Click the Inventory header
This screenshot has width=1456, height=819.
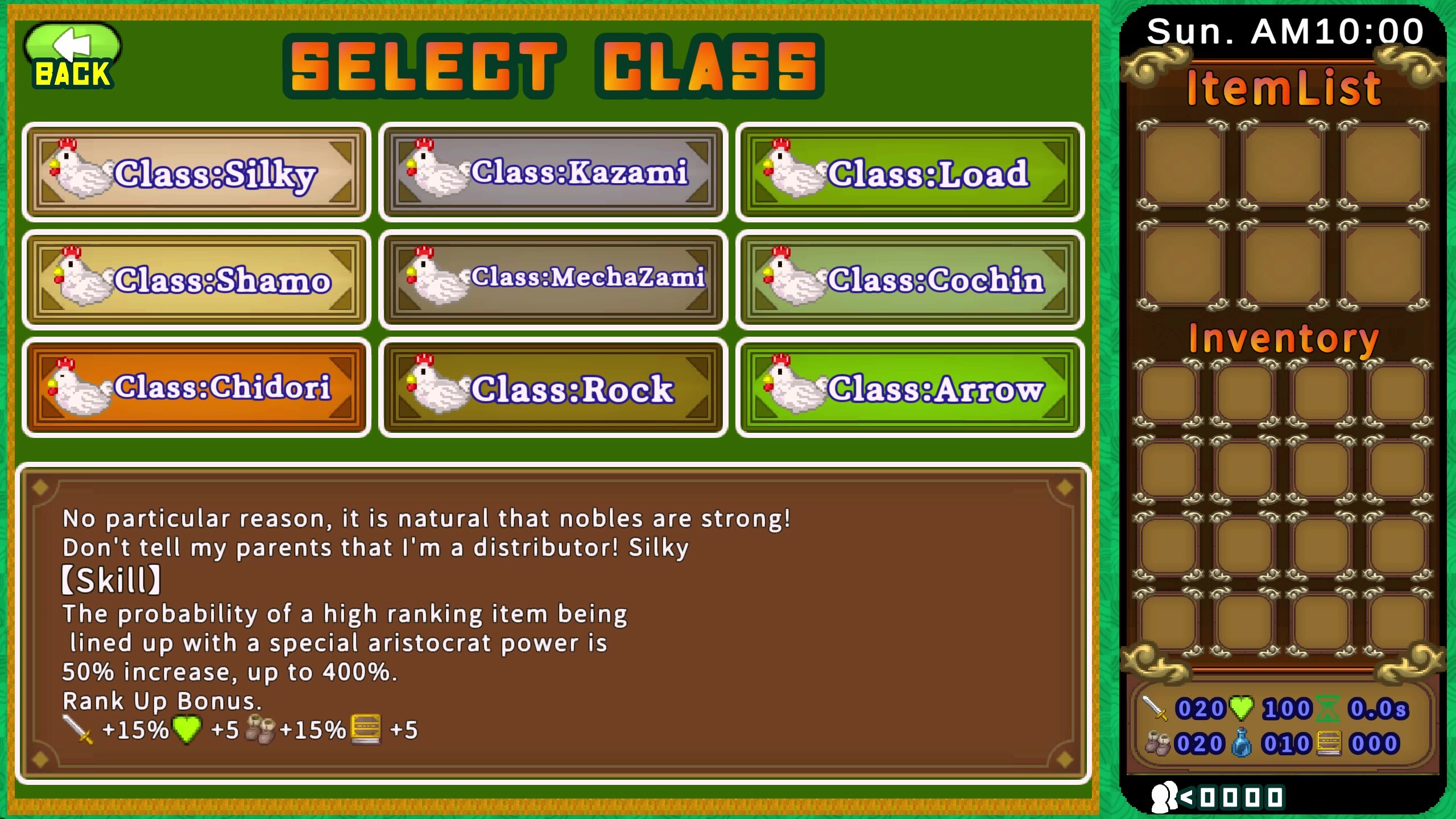pyautogui.click(x=1283, y=340)
